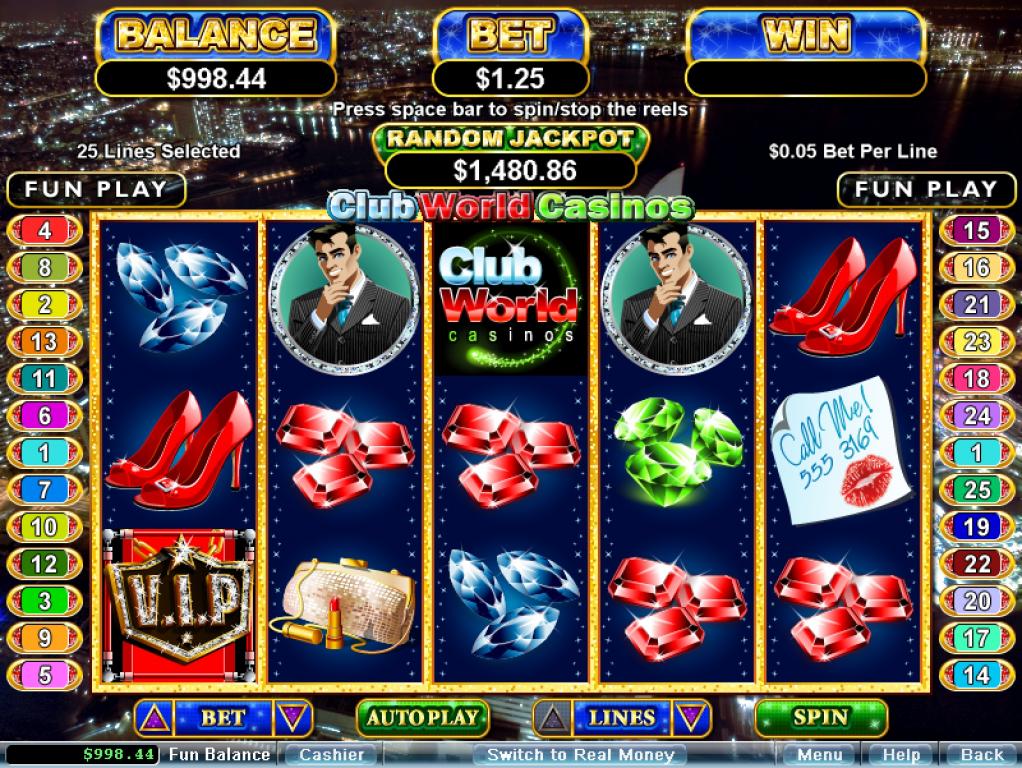The image size is (1022, 768).
Task: Increase the bet with the up arrow
Action: 154,717
